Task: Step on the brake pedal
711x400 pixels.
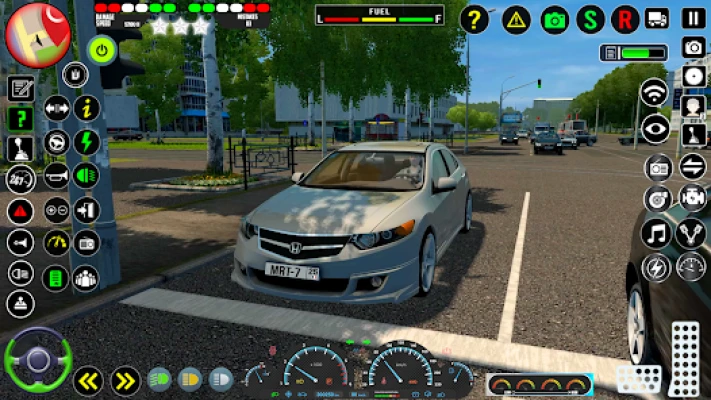Action: [x=638, y=379]
